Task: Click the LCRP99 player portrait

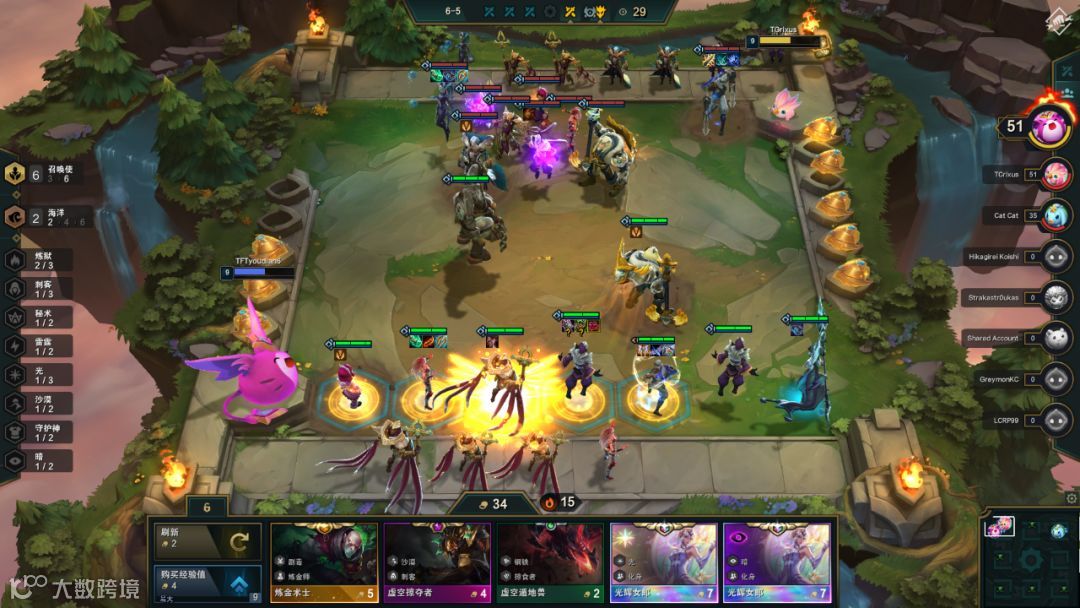Action: click(1056, 420)
